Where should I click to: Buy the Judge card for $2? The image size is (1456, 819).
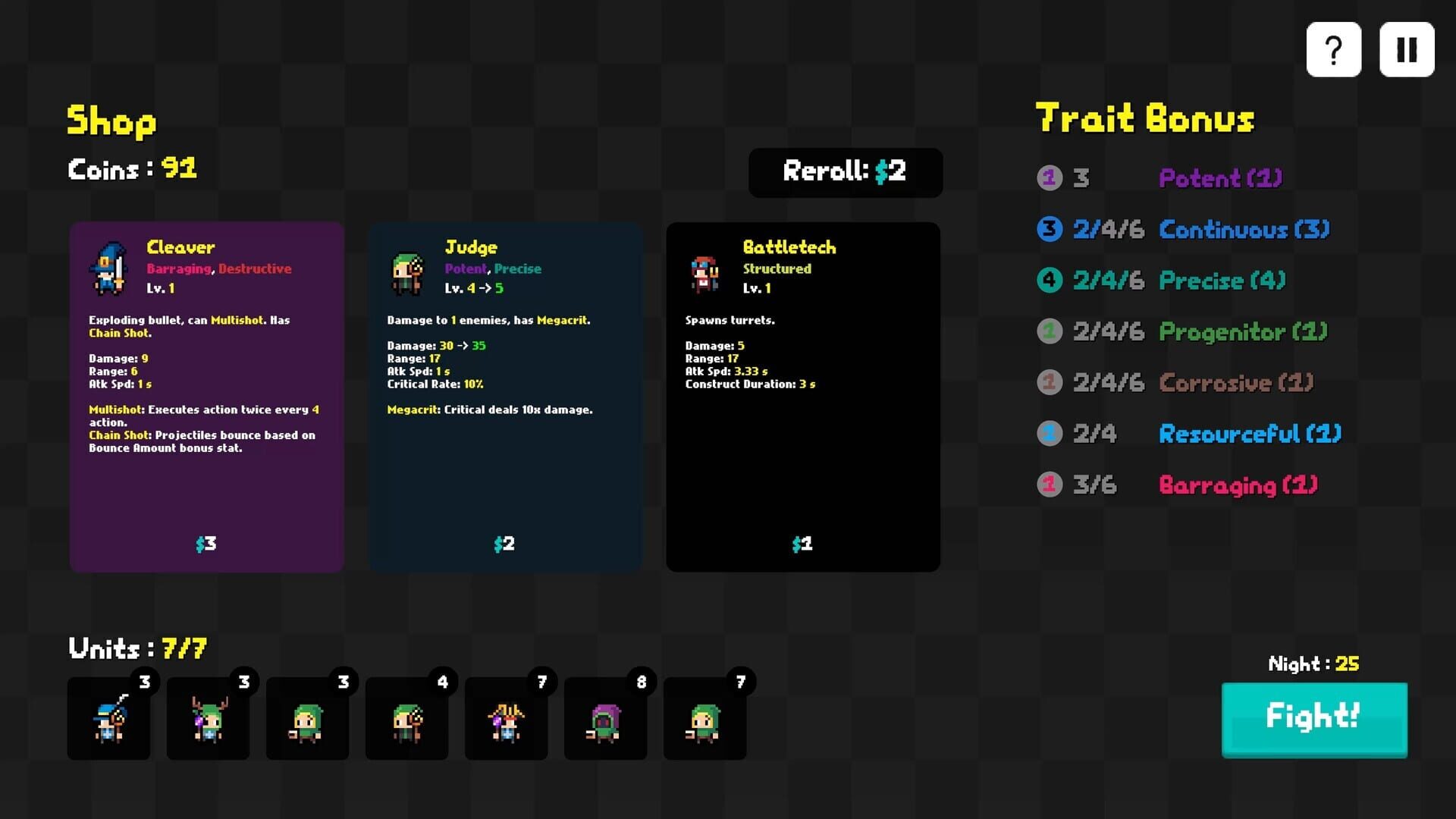tap(504, 544)
